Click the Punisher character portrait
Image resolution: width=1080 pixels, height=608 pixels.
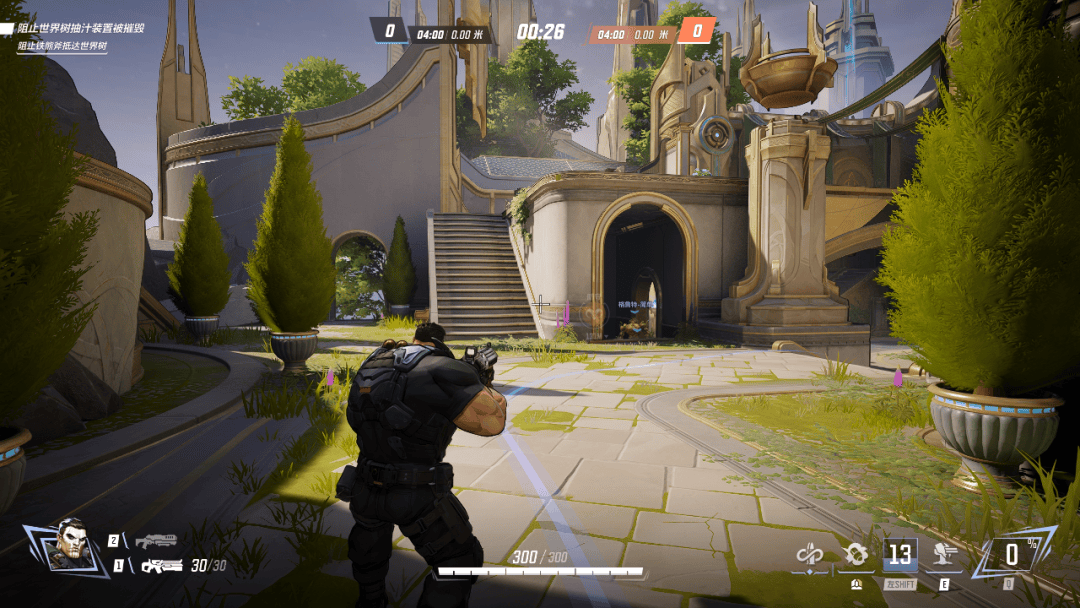tap(67, 544)
